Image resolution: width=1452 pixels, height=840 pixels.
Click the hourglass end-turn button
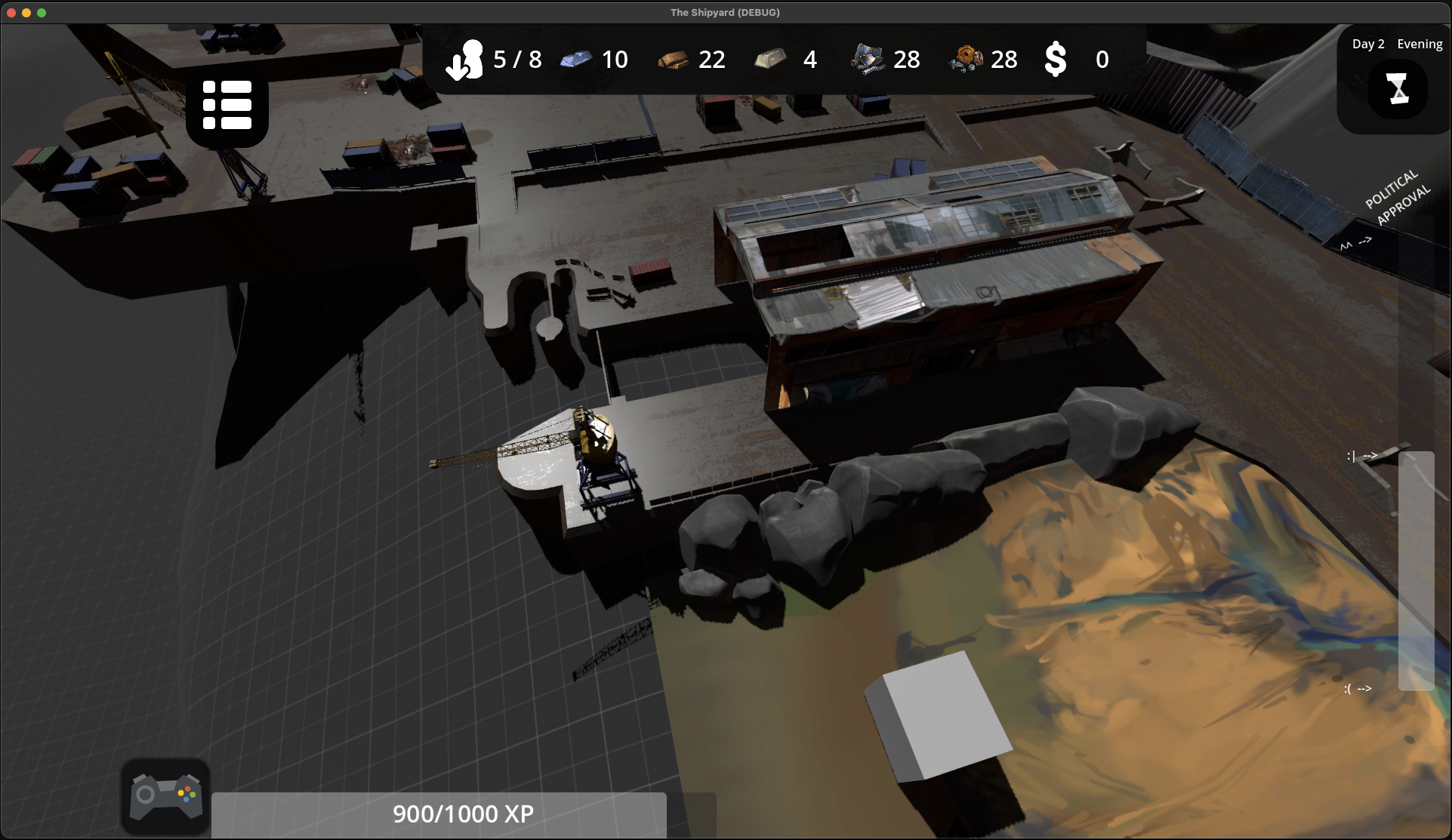click(1398, 89)
